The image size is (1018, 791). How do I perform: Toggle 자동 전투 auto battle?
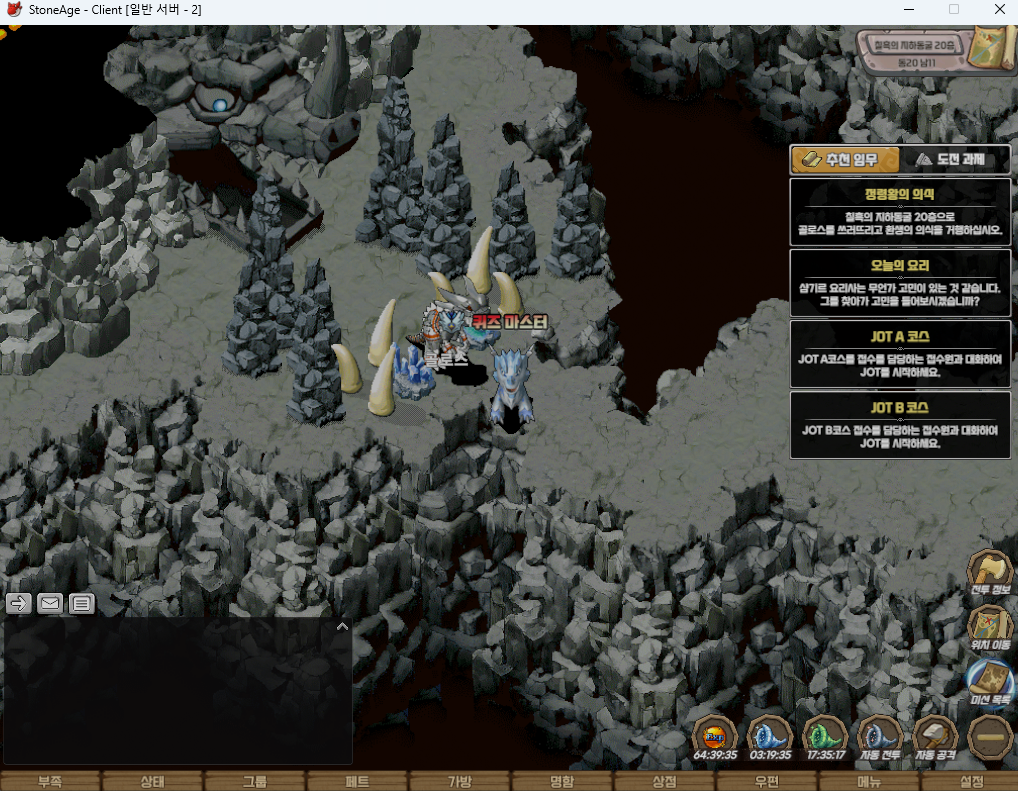[x=881, y=738]
